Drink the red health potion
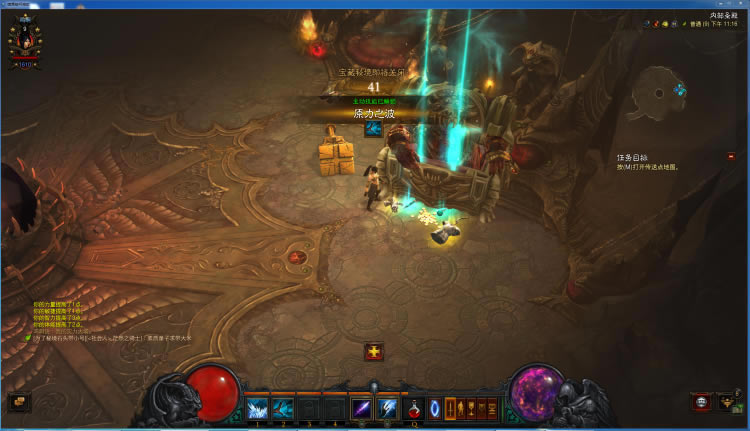Viewport: 750px width, 431px height. point(414,408)
